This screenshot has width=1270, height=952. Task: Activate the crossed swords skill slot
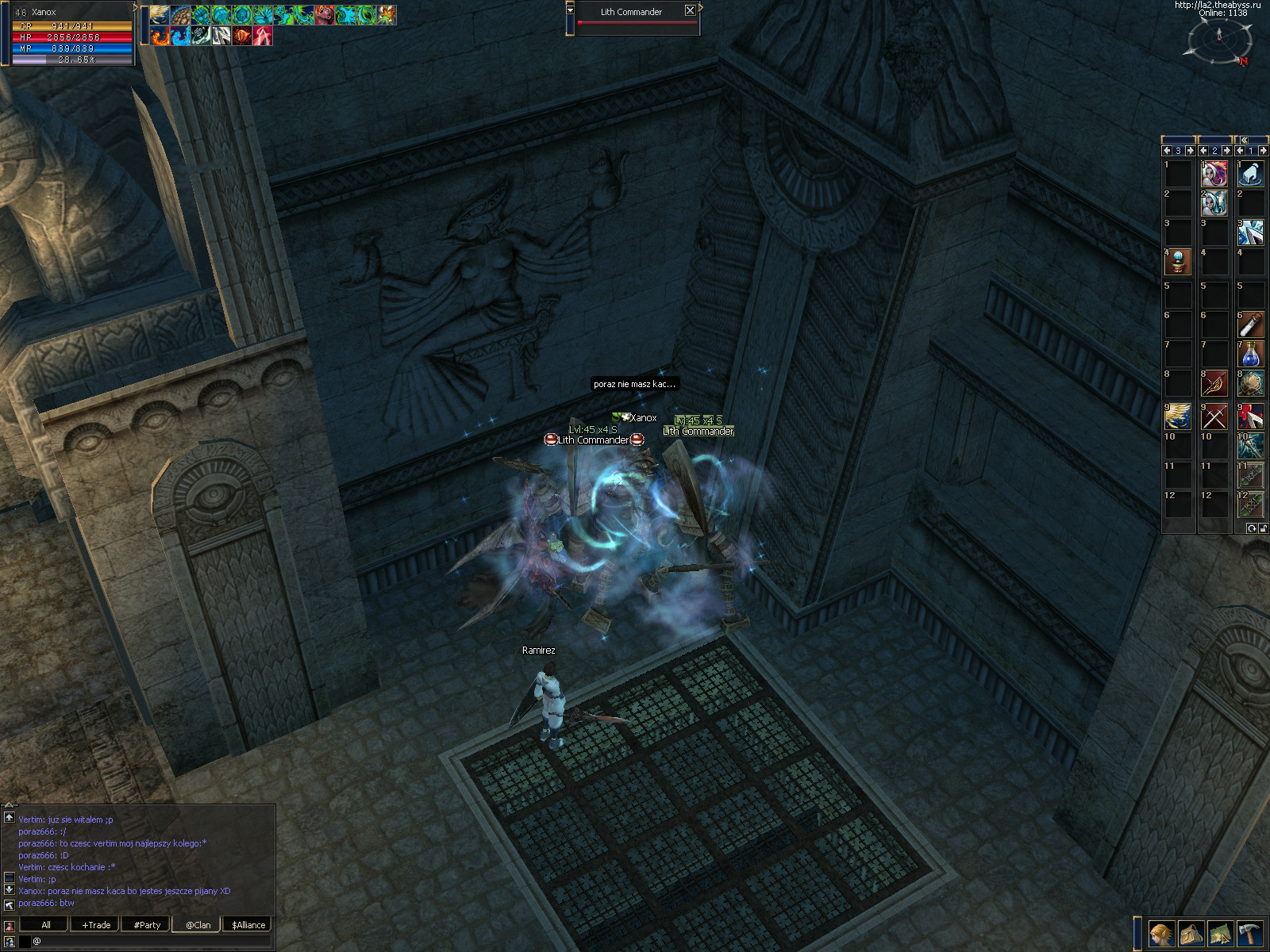click(x=1214, y=416)
